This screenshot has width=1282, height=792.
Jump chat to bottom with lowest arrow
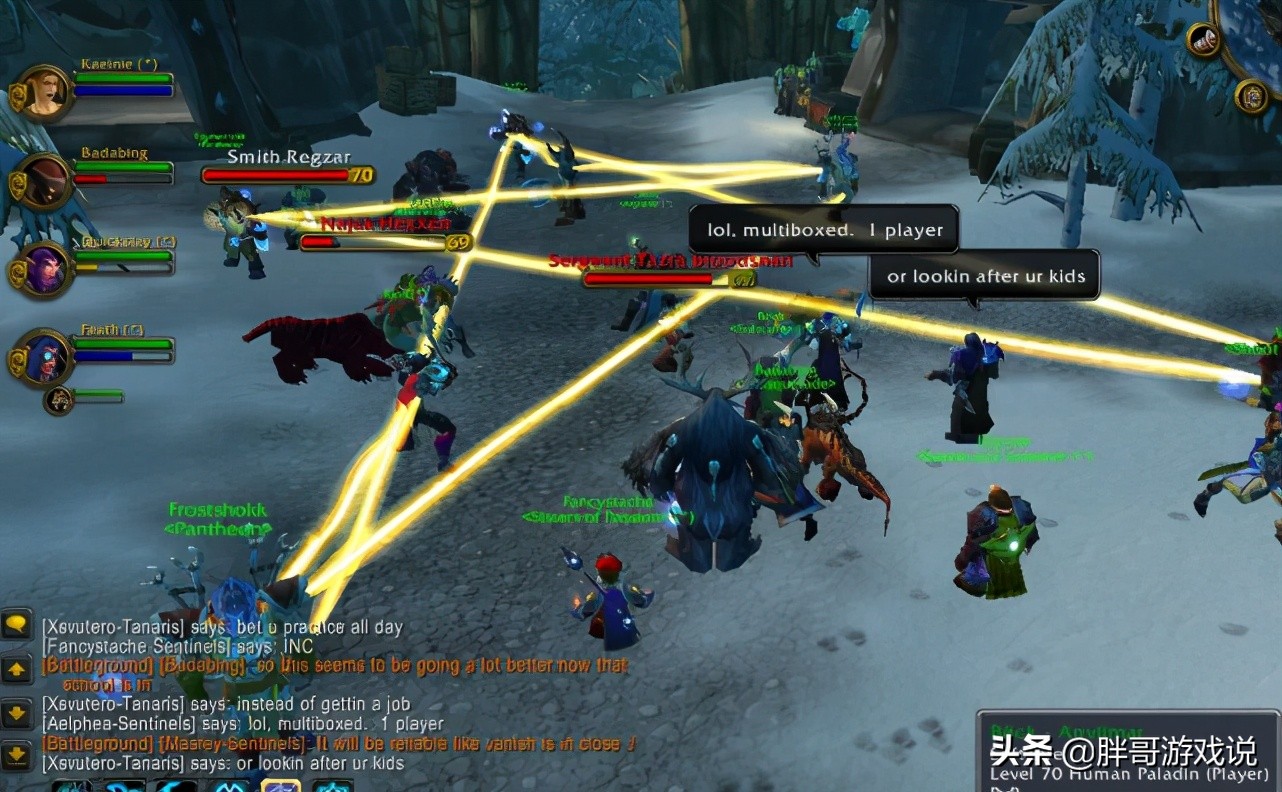pyautogui.click(x=17, y=754)
